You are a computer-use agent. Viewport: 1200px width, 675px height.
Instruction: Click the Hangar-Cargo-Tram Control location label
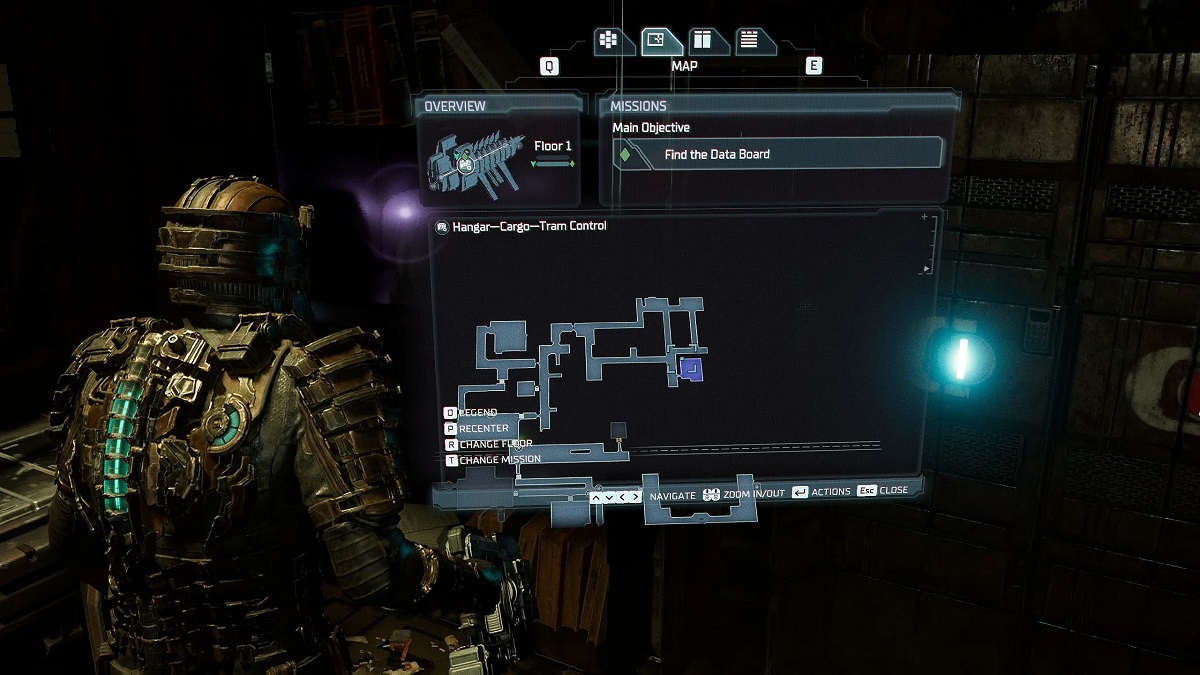point(527,227)
